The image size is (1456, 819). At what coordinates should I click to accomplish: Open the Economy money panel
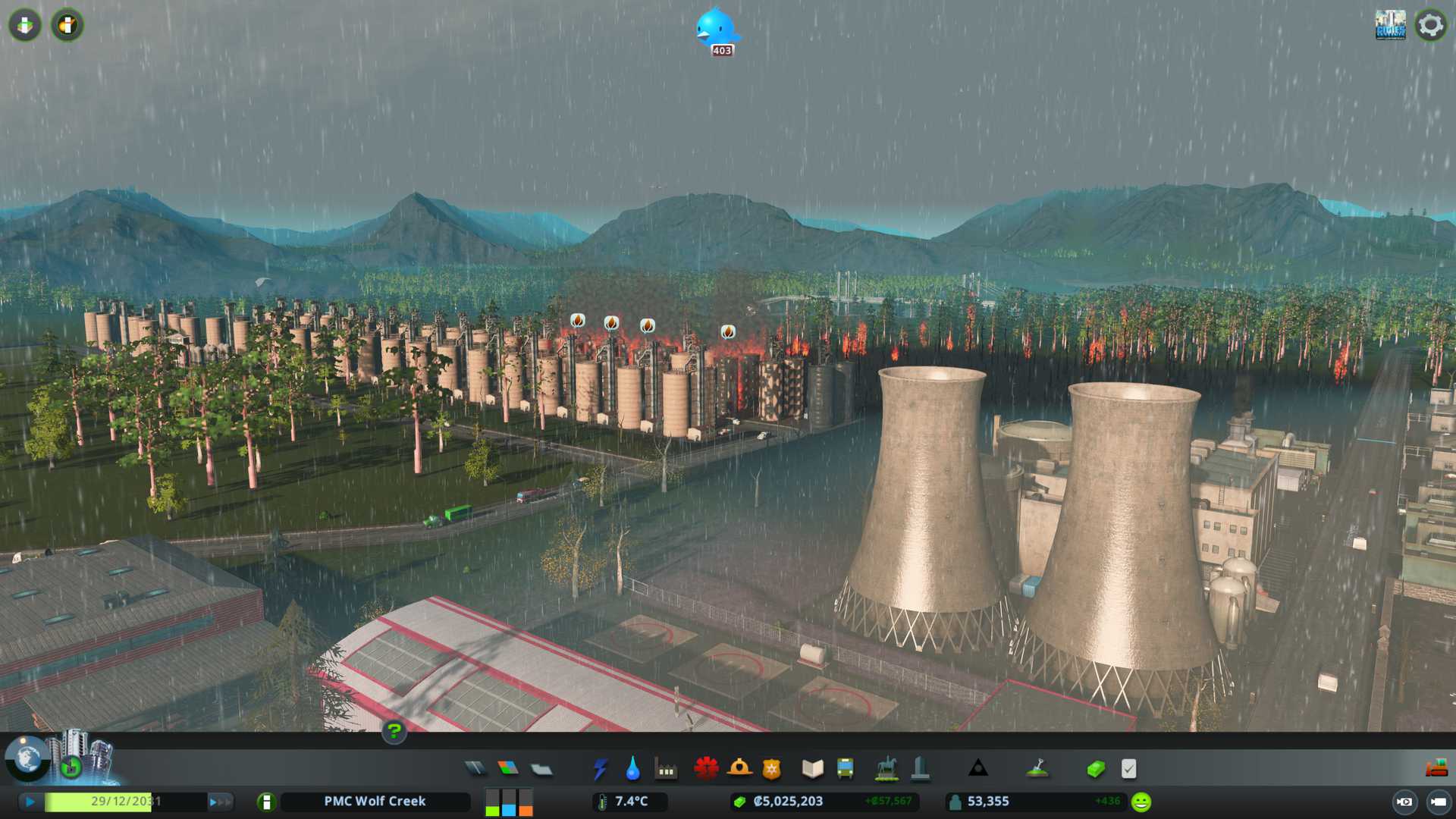click(1096, 769)
